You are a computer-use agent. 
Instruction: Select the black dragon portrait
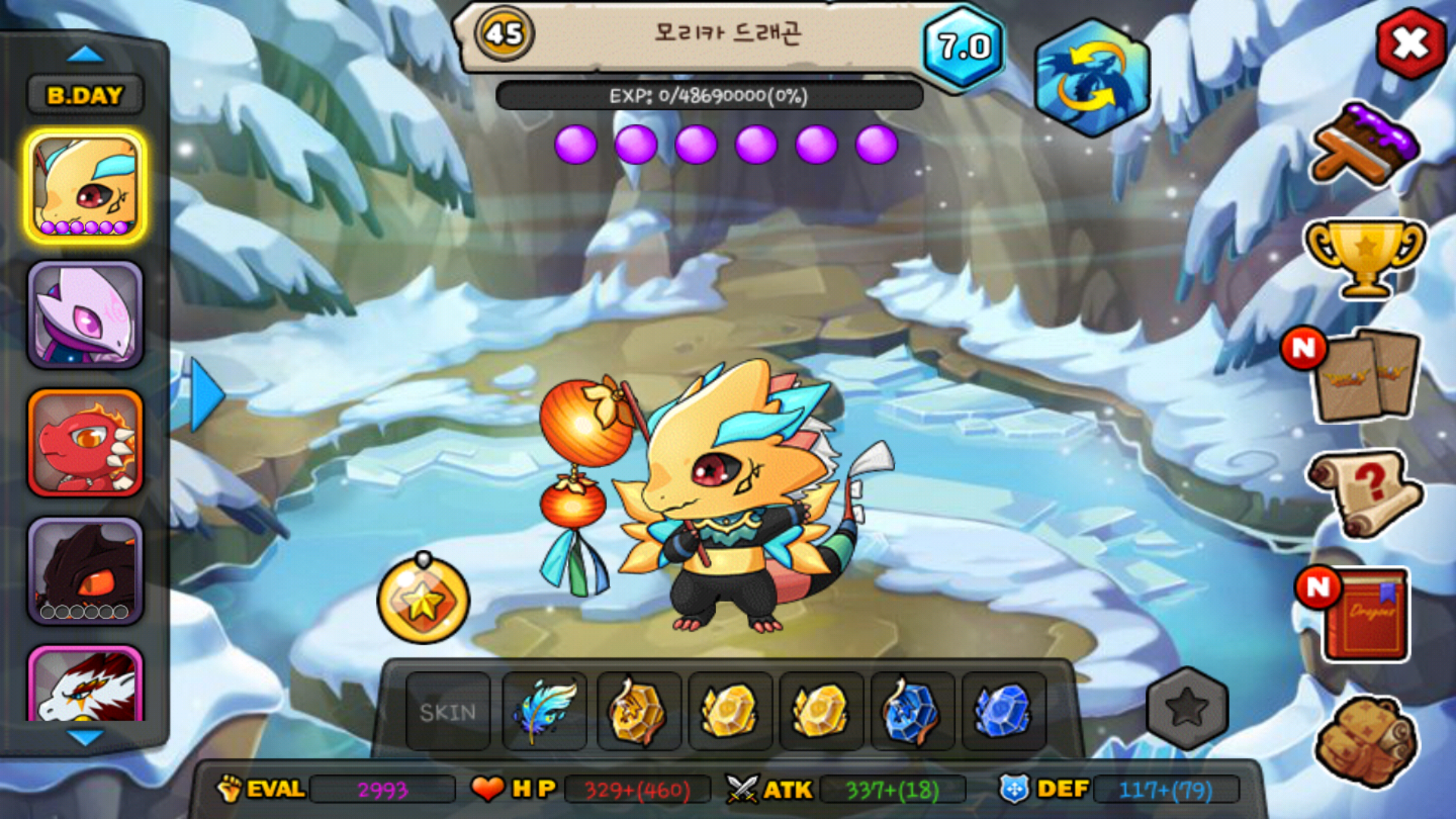(86, 571)
